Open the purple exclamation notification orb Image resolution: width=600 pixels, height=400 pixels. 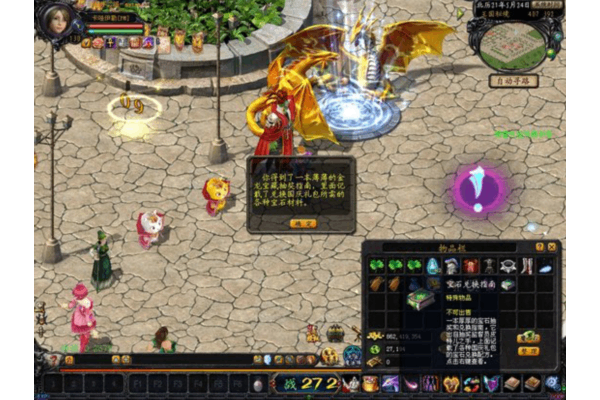click(x=479, y=188)
